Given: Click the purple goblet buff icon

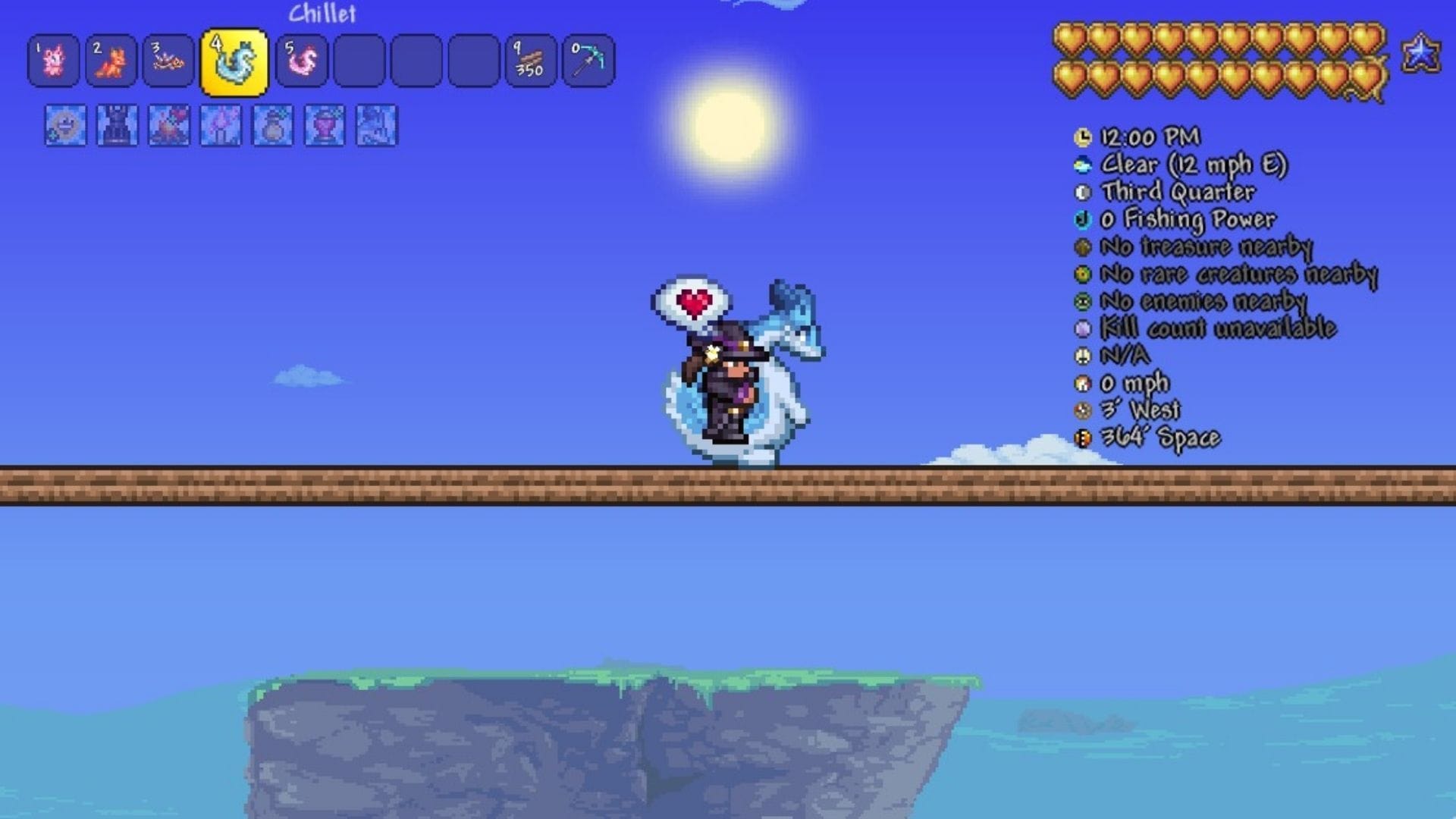Looking at the screenshot, I should tap(325, 125).
